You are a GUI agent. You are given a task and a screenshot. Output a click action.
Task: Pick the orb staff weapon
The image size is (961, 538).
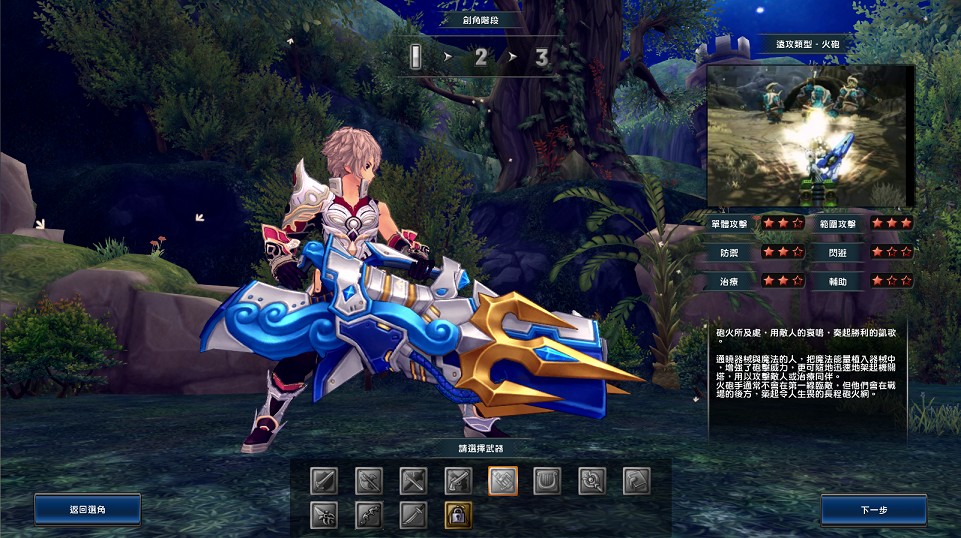pyautogui.click(x=592, y=482)
